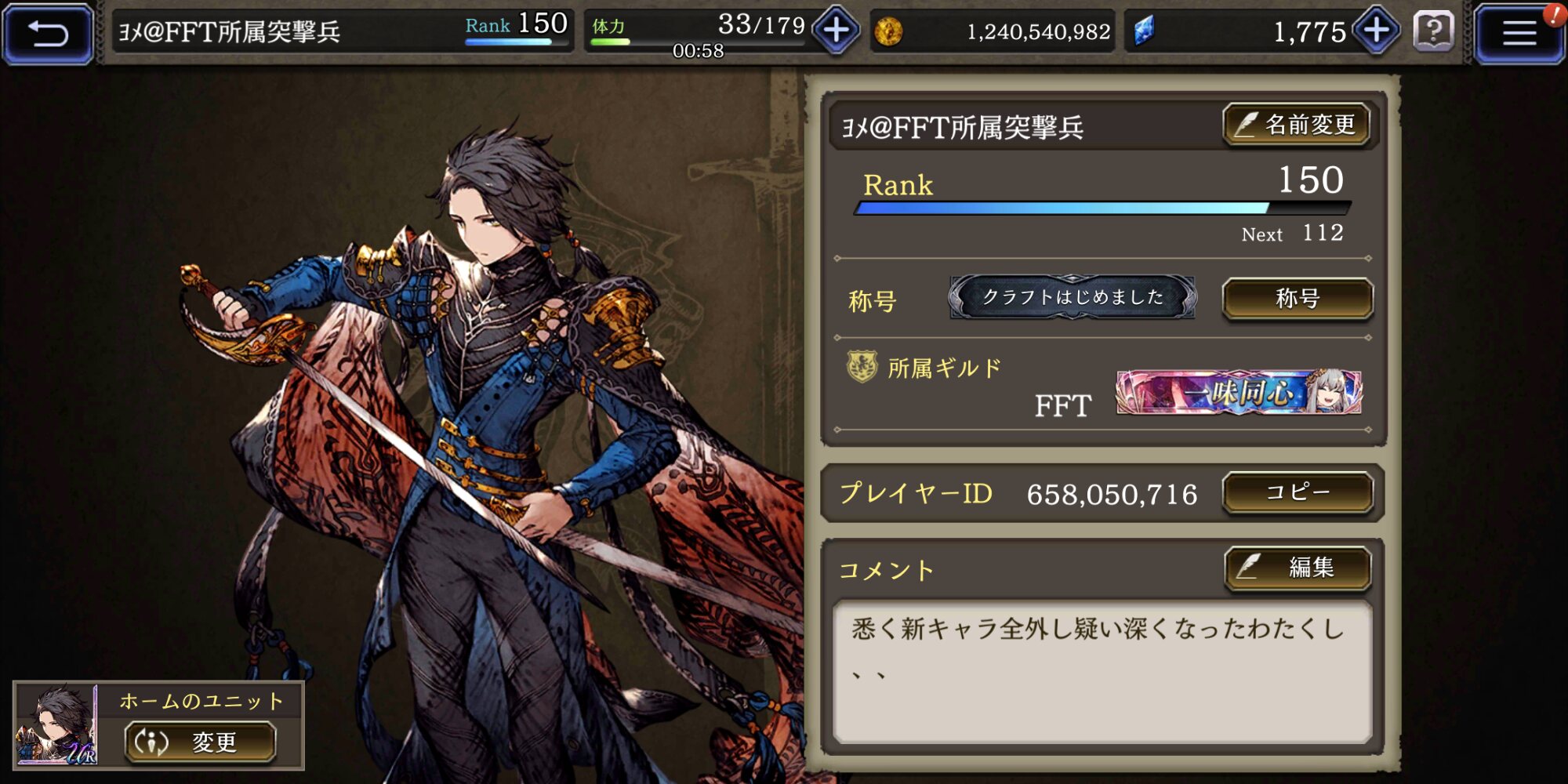Go back with the return arrow button
Screen dimensions: 1568x784
[49, 33]
